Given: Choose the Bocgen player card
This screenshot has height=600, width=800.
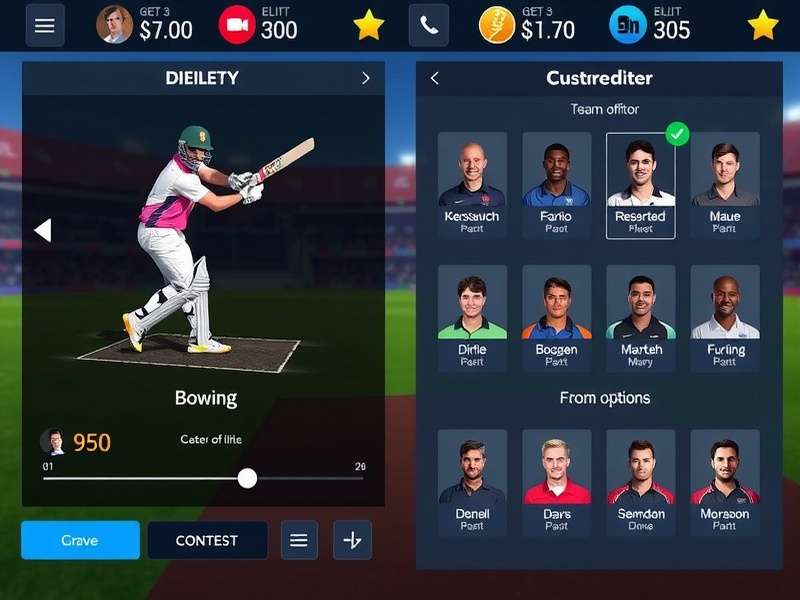Looking at the screenshot, I should [556, 318].
